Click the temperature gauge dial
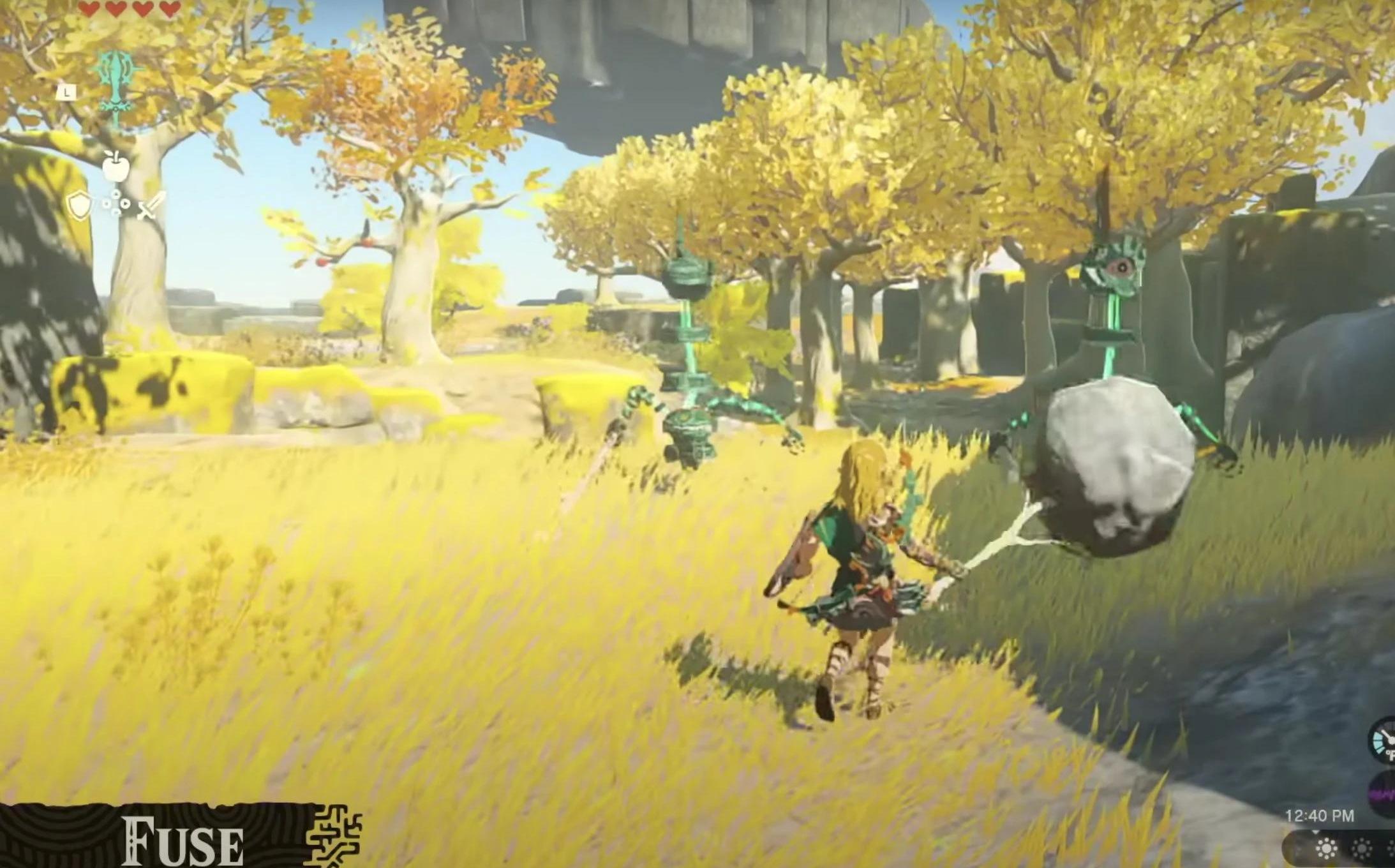1395x868 pixels. coord(1383,740)
